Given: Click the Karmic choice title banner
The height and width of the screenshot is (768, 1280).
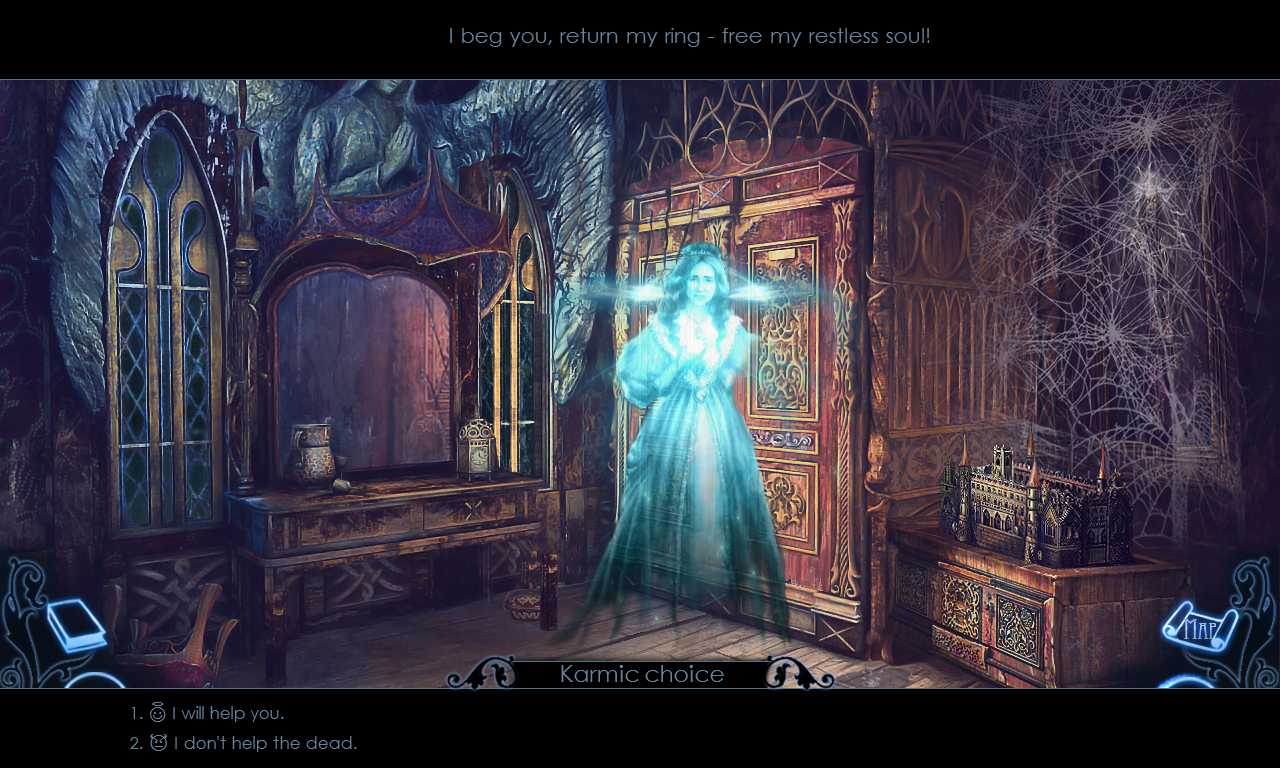Looking at the screenshot, I should point(641,674).
